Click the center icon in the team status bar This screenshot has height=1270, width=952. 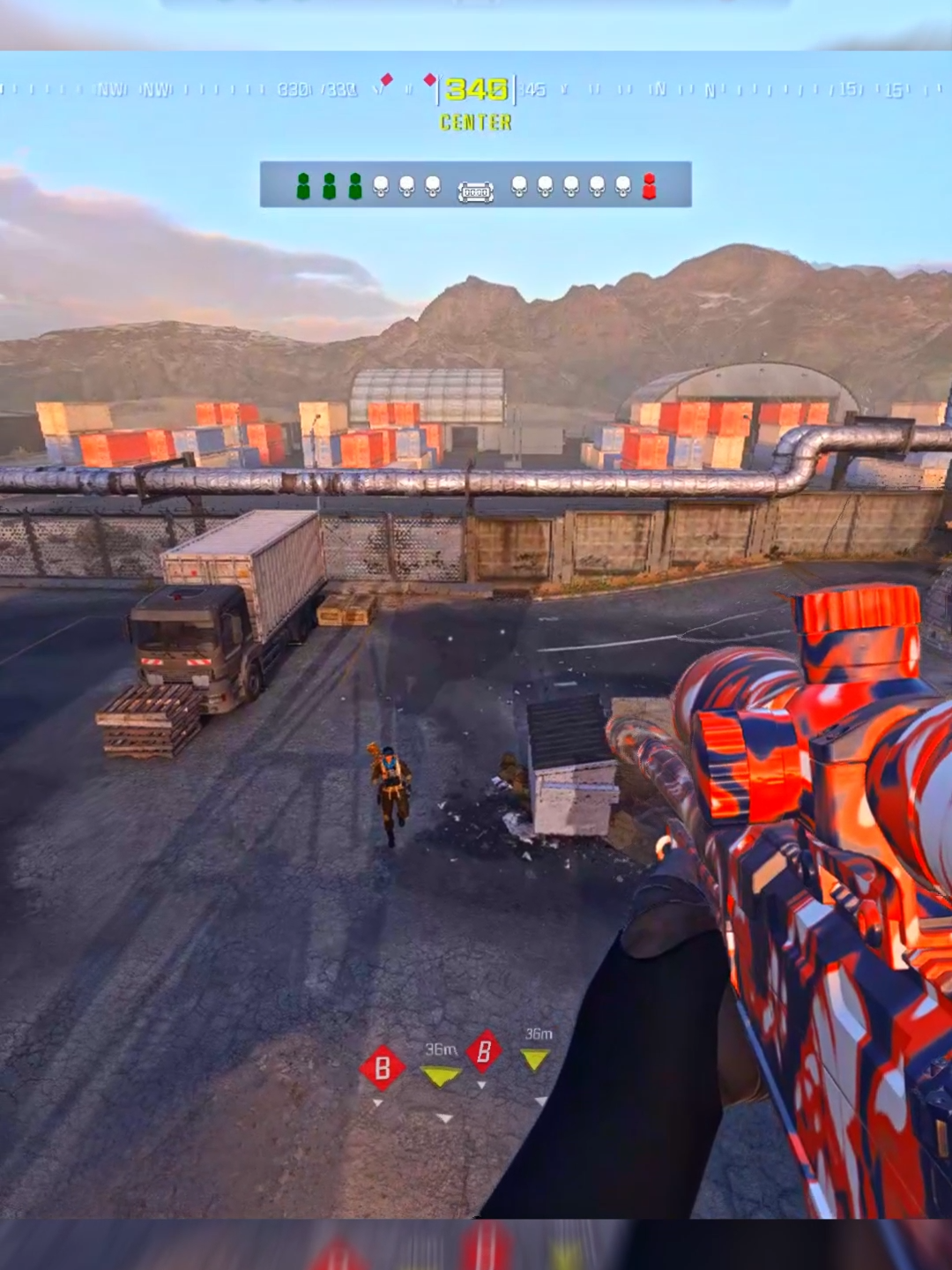(475, 192)
